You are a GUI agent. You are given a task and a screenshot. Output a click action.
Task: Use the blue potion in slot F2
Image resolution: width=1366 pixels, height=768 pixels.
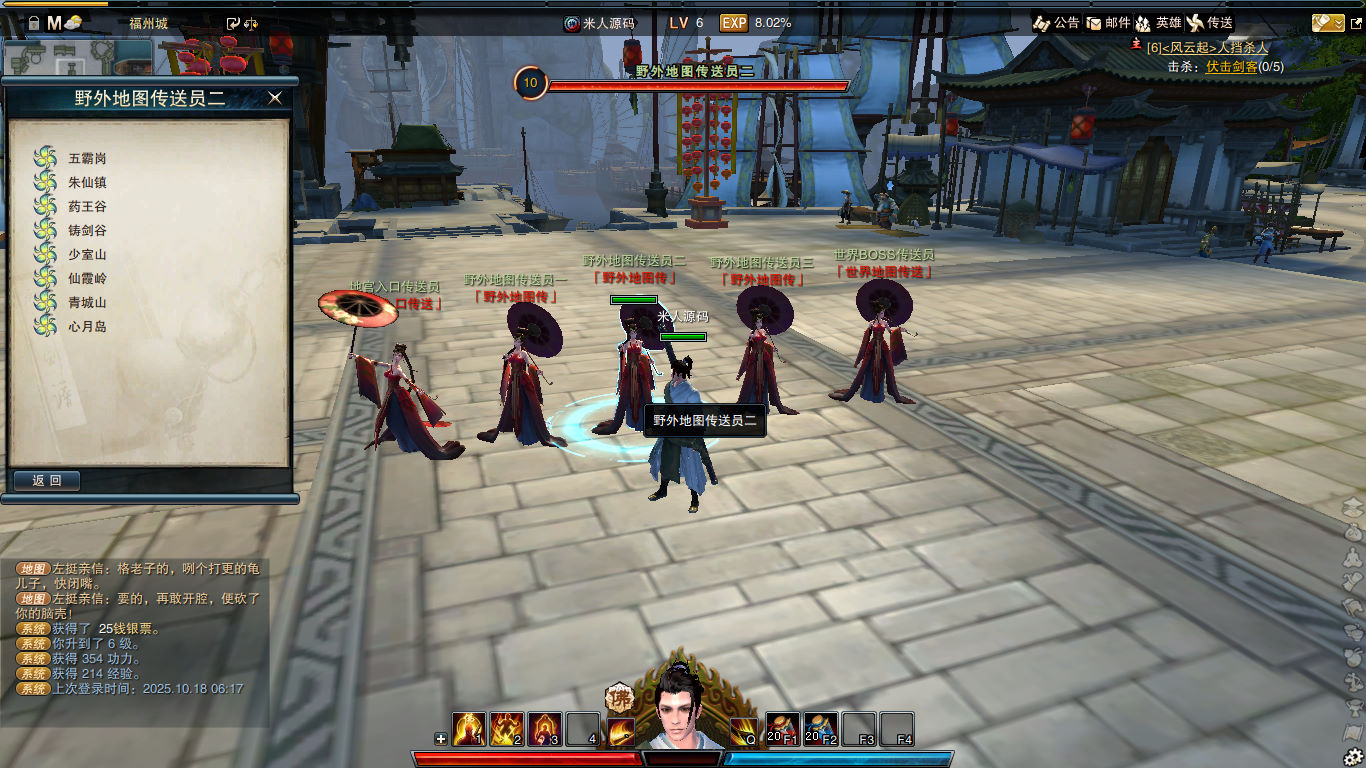[821, 729]
